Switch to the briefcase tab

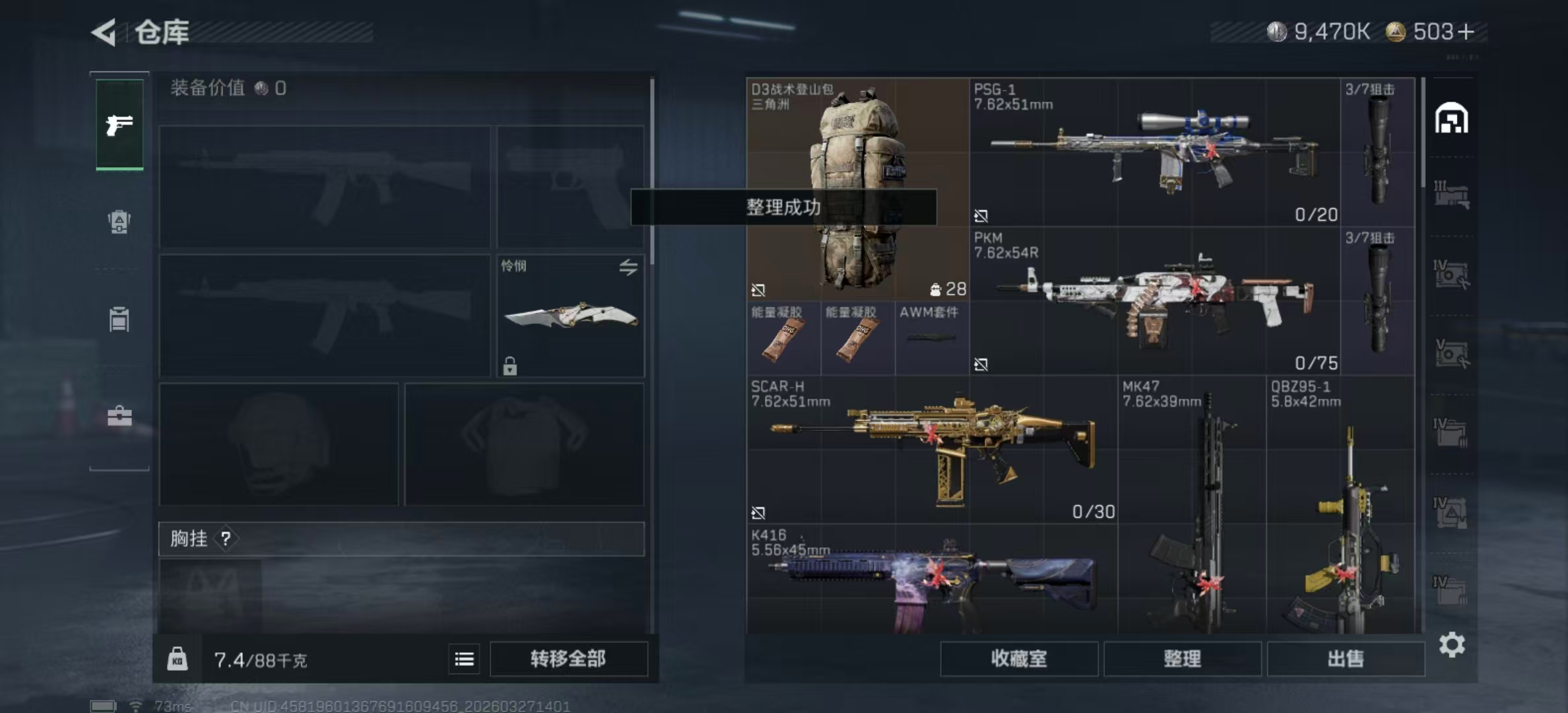click(119, 416)
